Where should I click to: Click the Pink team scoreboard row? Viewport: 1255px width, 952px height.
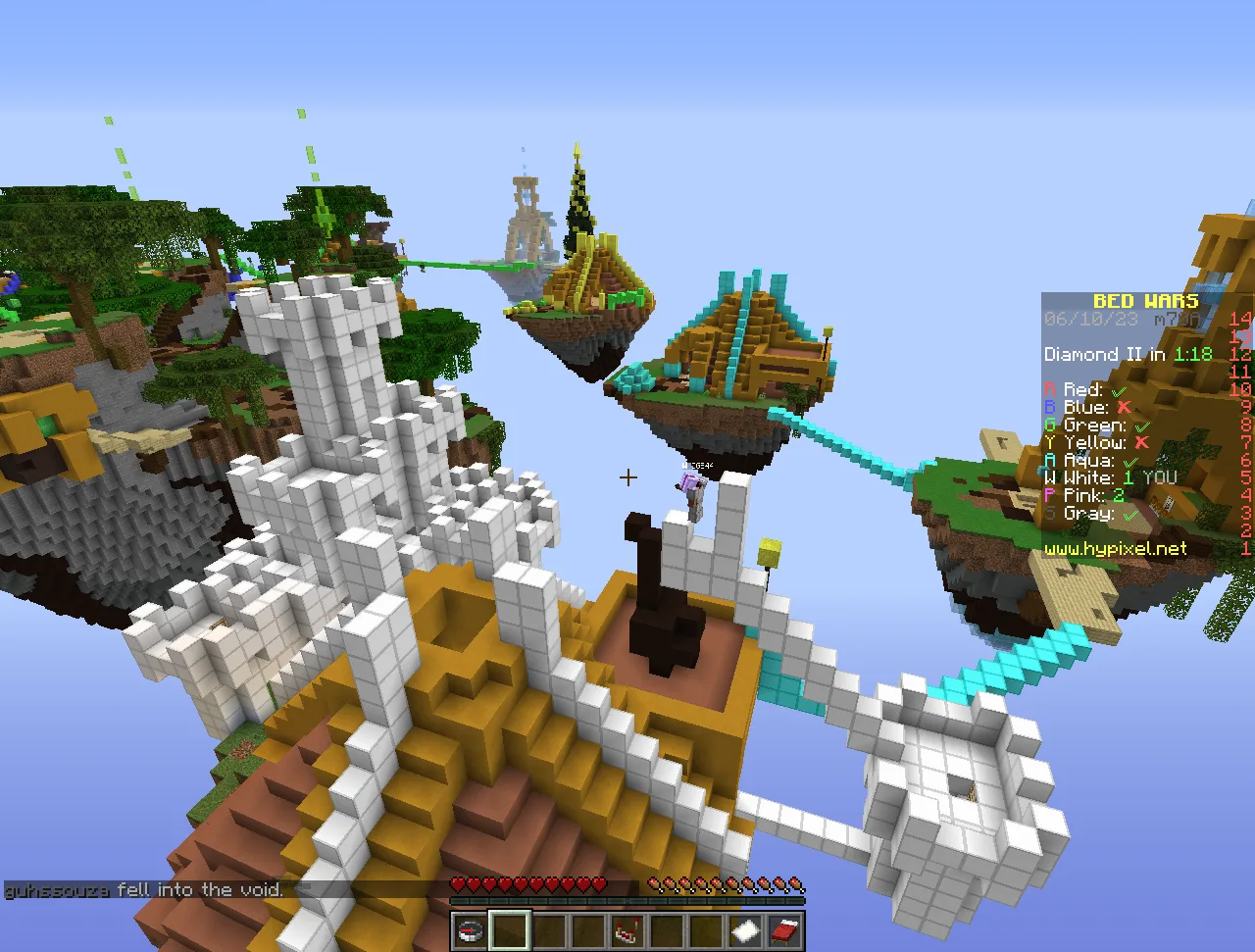(x=1084, y=496)
